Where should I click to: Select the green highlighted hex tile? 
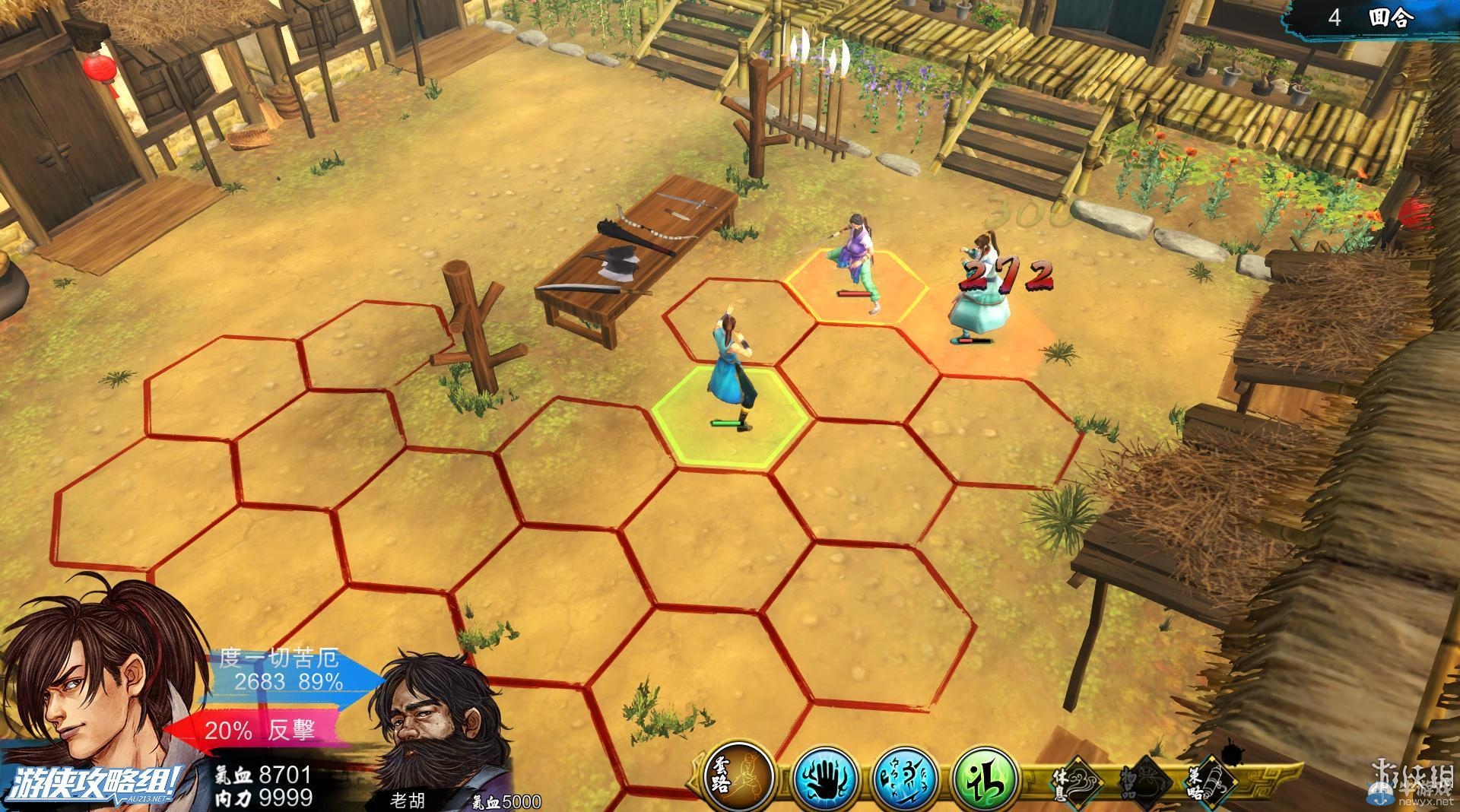[x=729, y=416]
